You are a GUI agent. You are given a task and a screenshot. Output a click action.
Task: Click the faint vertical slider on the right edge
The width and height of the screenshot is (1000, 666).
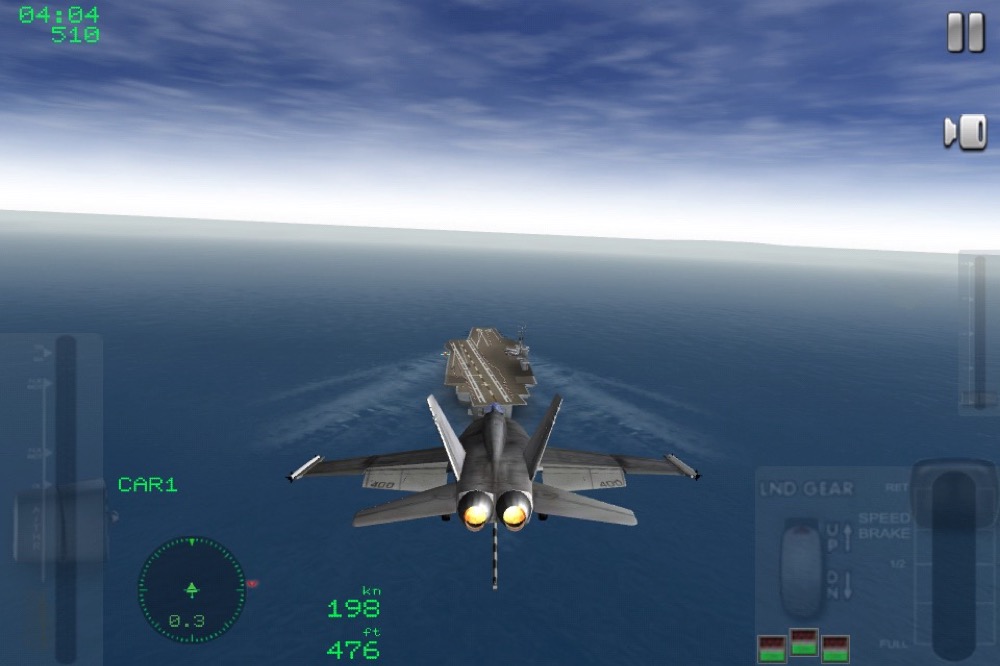coord(979,332)
